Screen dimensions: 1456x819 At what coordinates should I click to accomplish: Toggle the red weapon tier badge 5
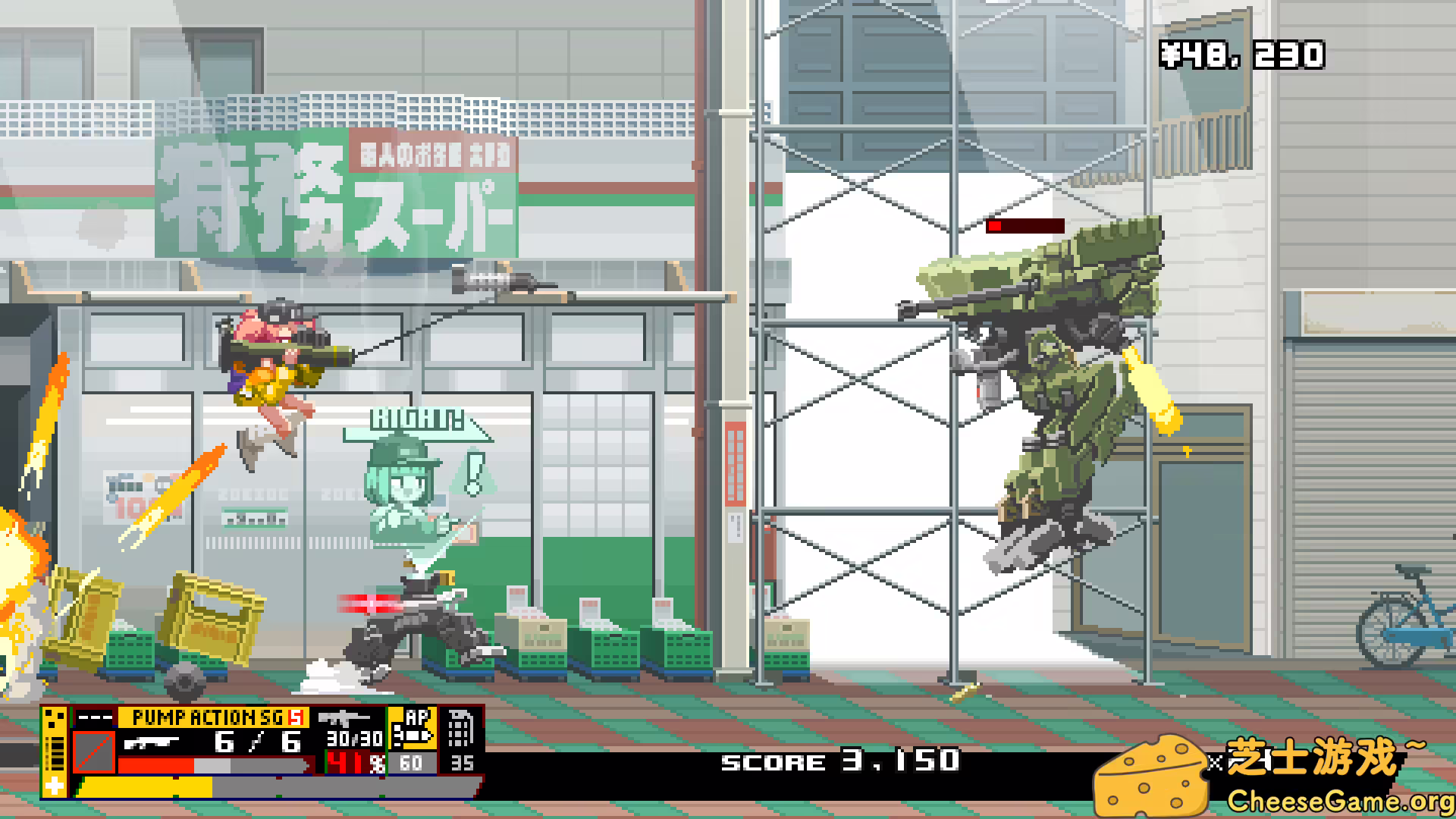tap(297, 718)
